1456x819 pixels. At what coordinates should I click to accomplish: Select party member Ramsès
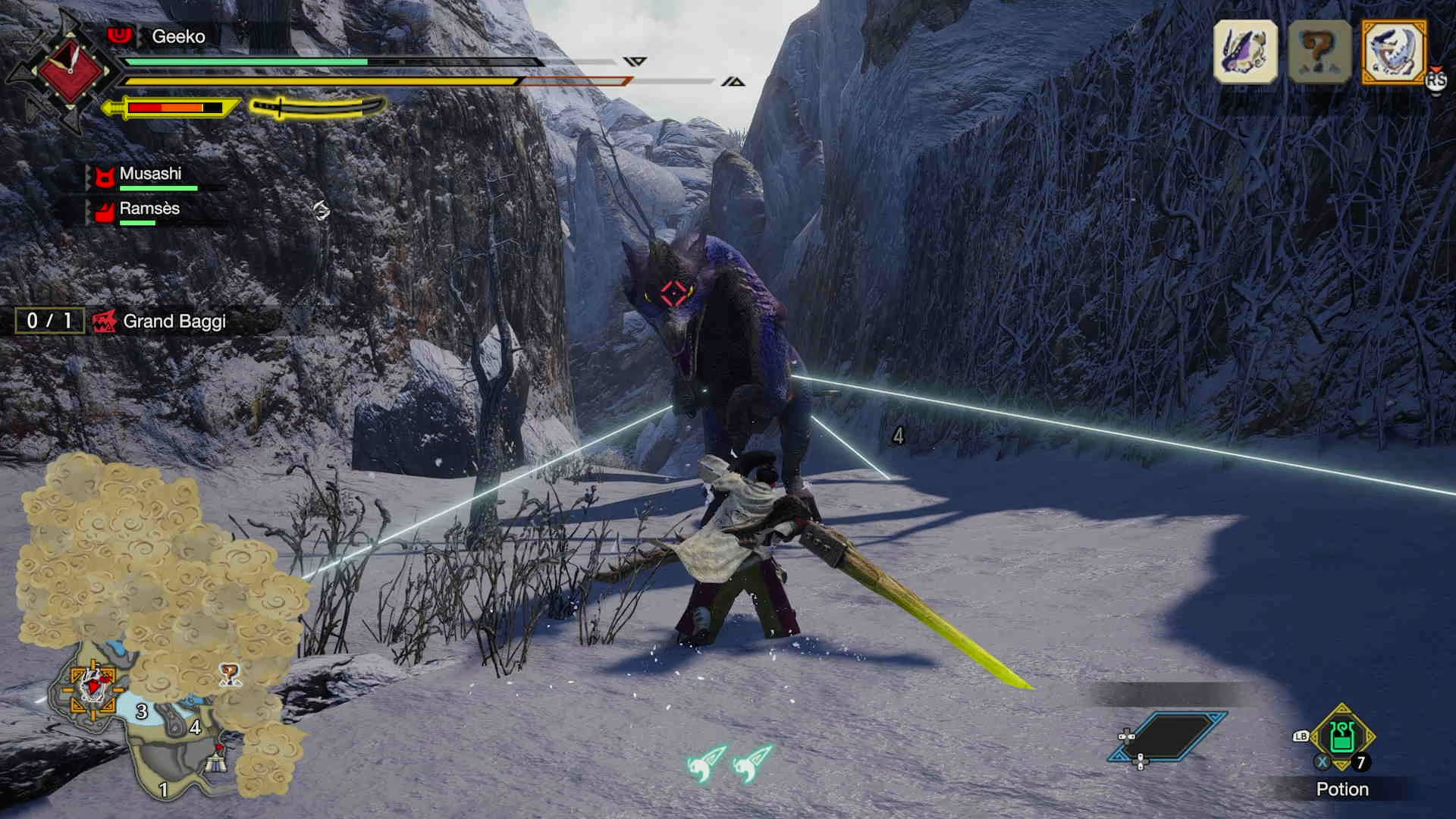click(149, 209)
